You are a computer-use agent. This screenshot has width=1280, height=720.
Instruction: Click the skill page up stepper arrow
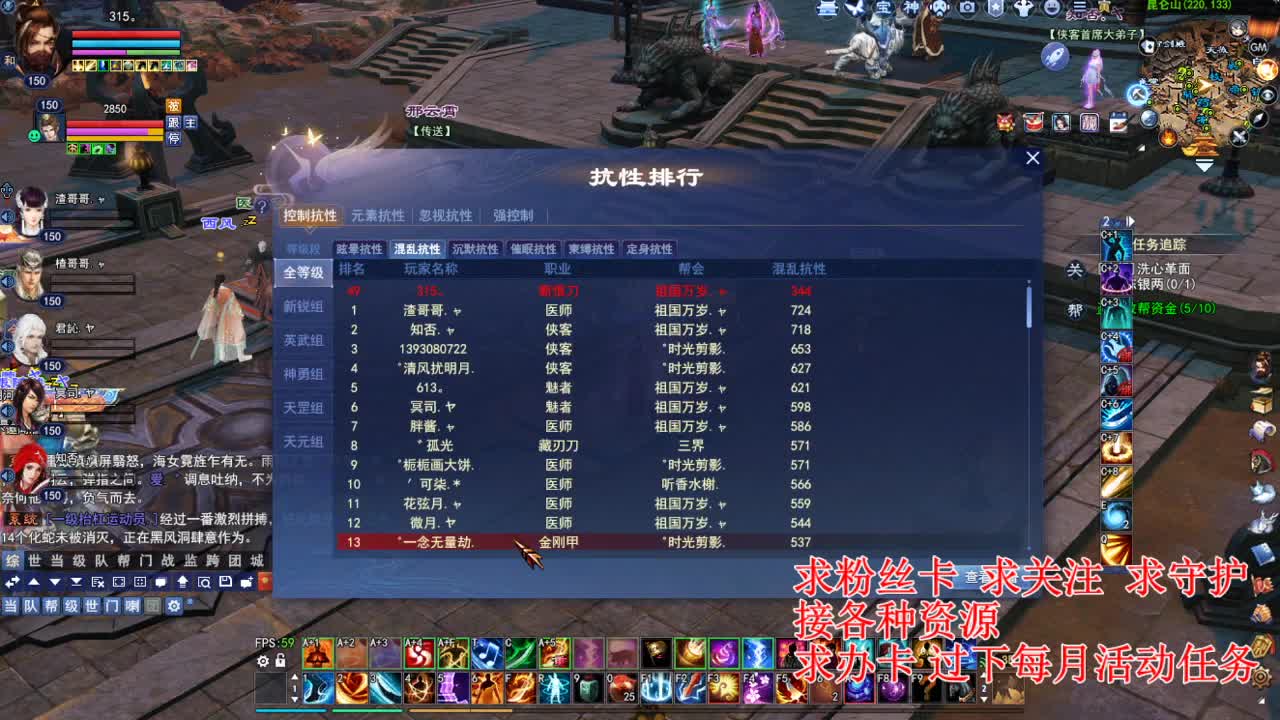click(295, 677)
